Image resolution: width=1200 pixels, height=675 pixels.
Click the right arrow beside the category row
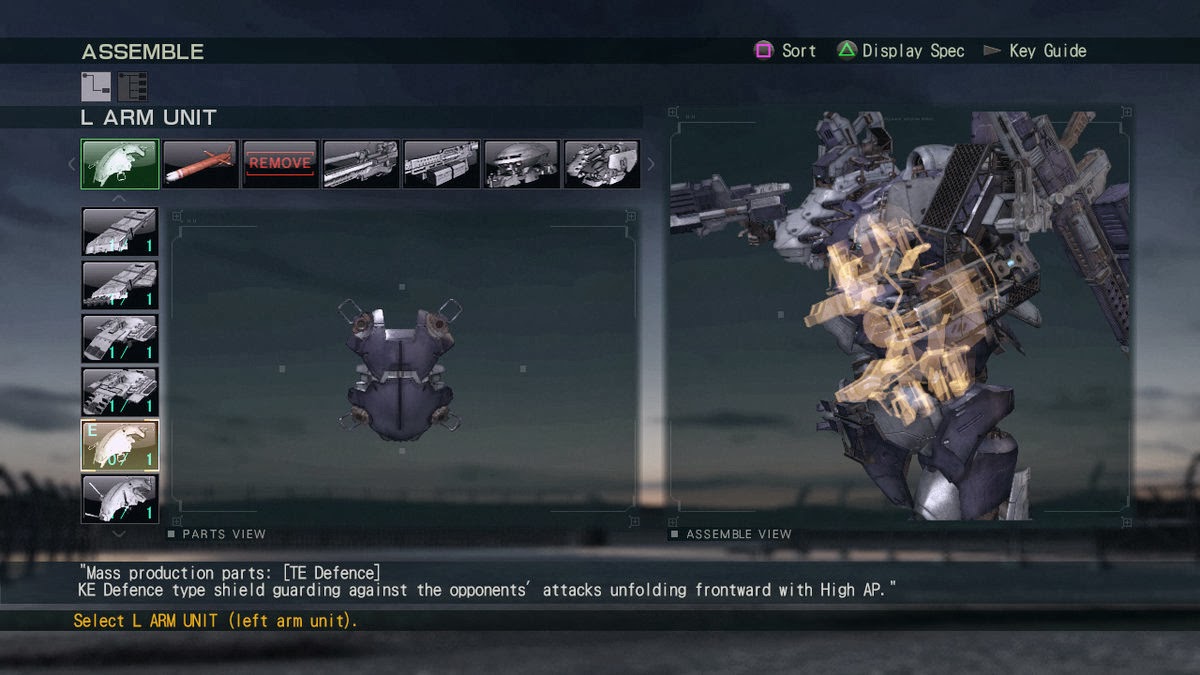(651, 164)
